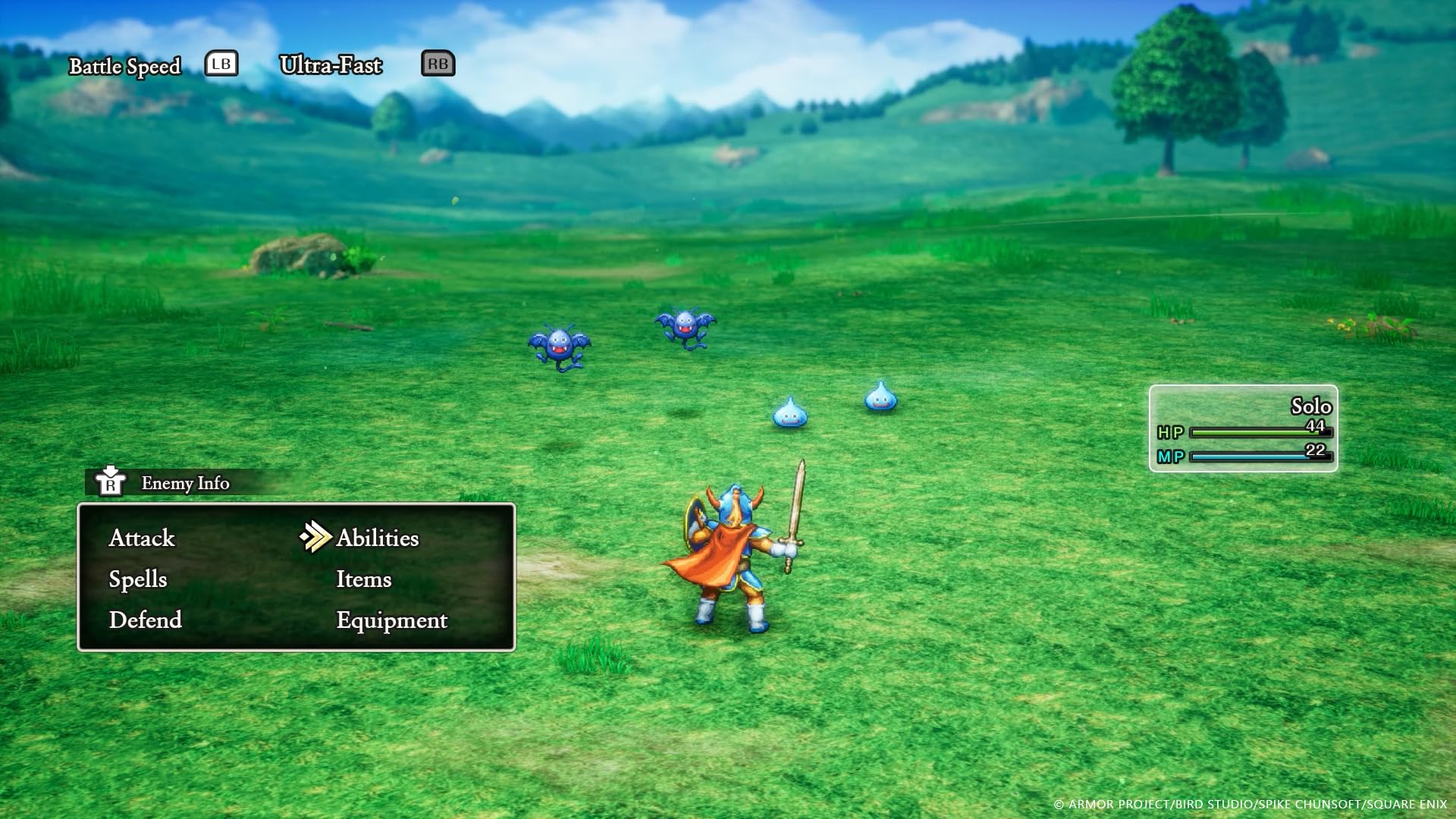Open the Spells list
The width and height of the screenshot is (1456, 819).
click(x=140, y=579)
